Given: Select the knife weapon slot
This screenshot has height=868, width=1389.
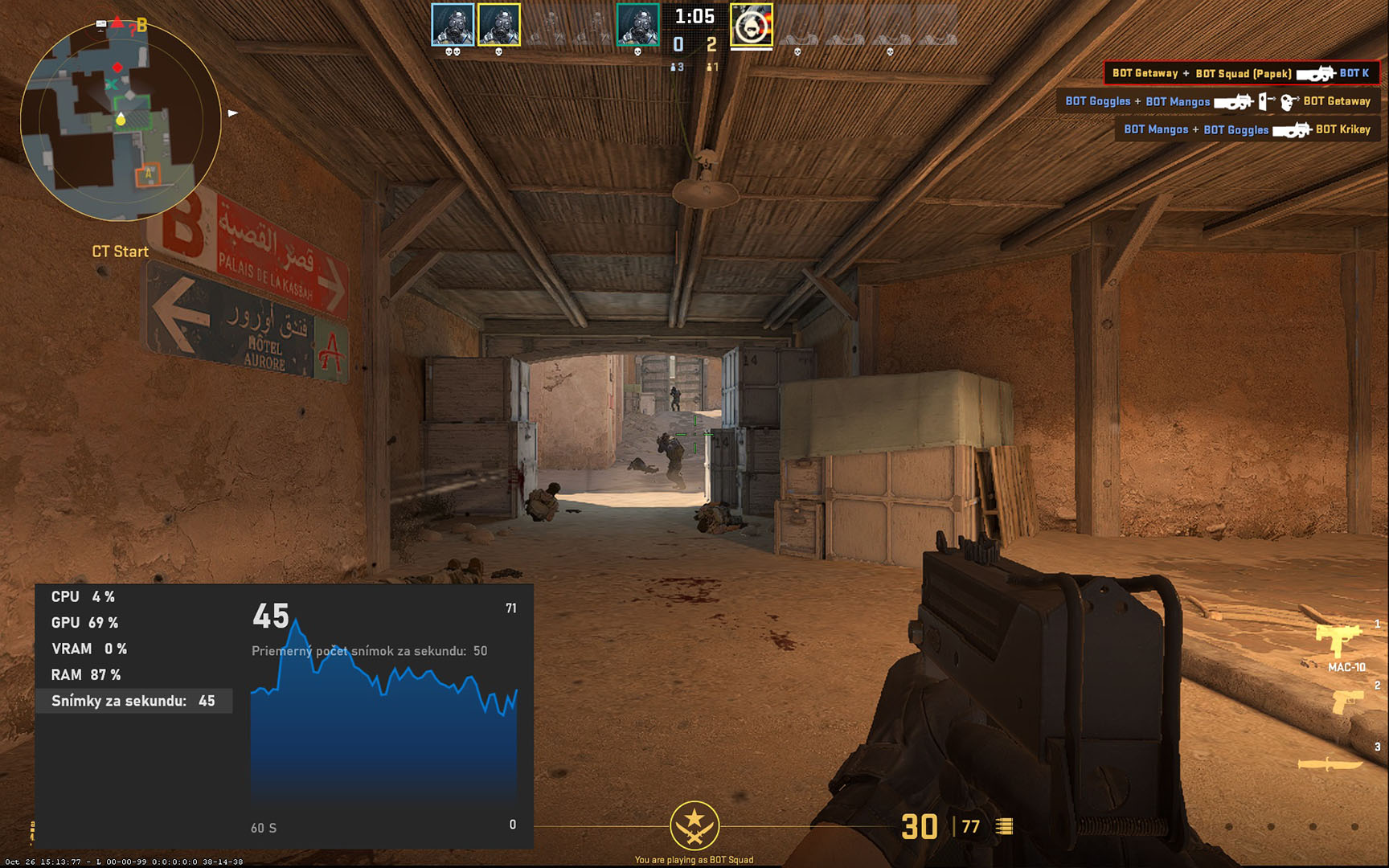Looking at the screenshot, I should (x=1330, y=764).
